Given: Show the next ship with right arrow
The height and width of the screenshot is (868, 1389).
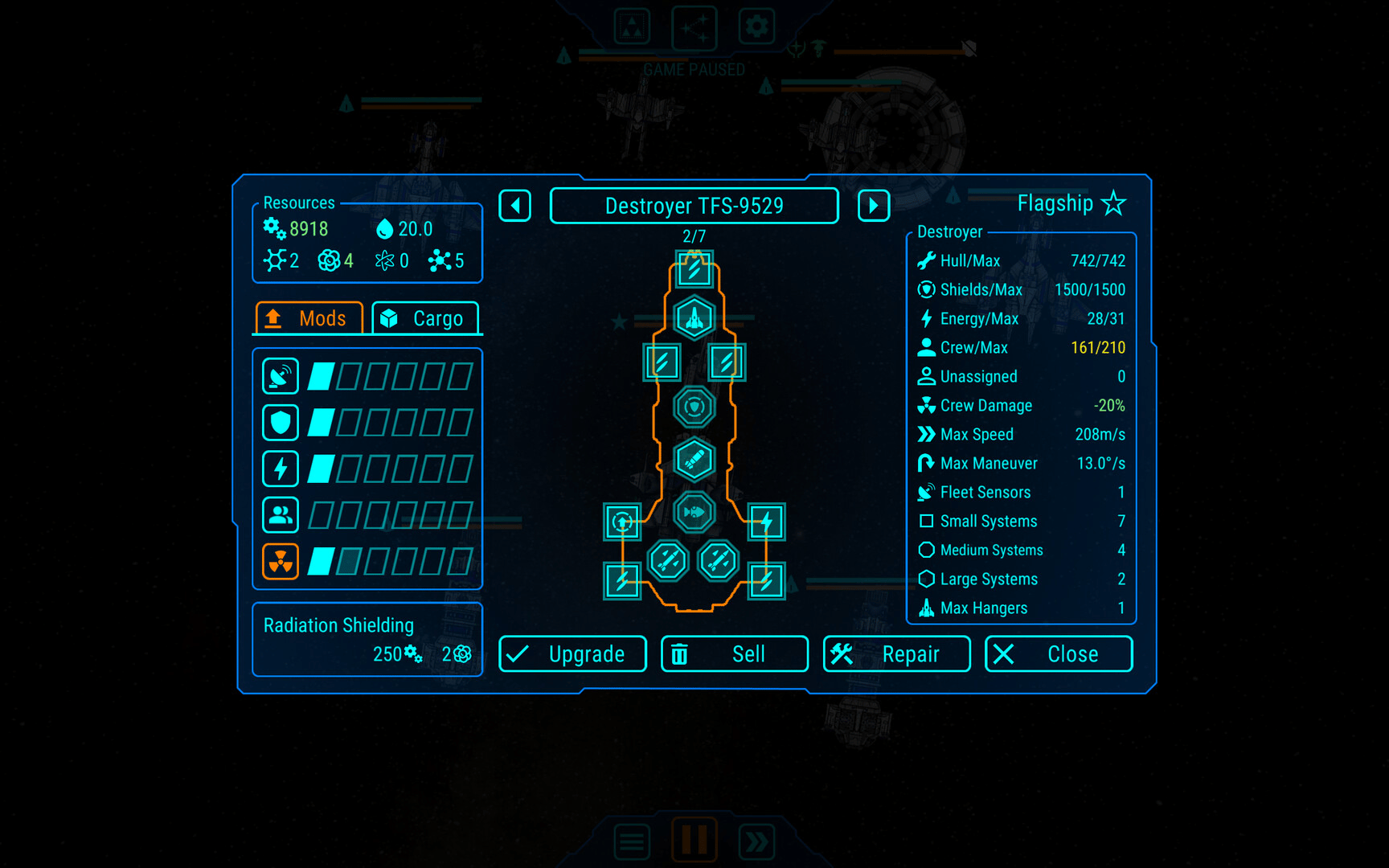Looking at the screenshot, I should point(874,206).
